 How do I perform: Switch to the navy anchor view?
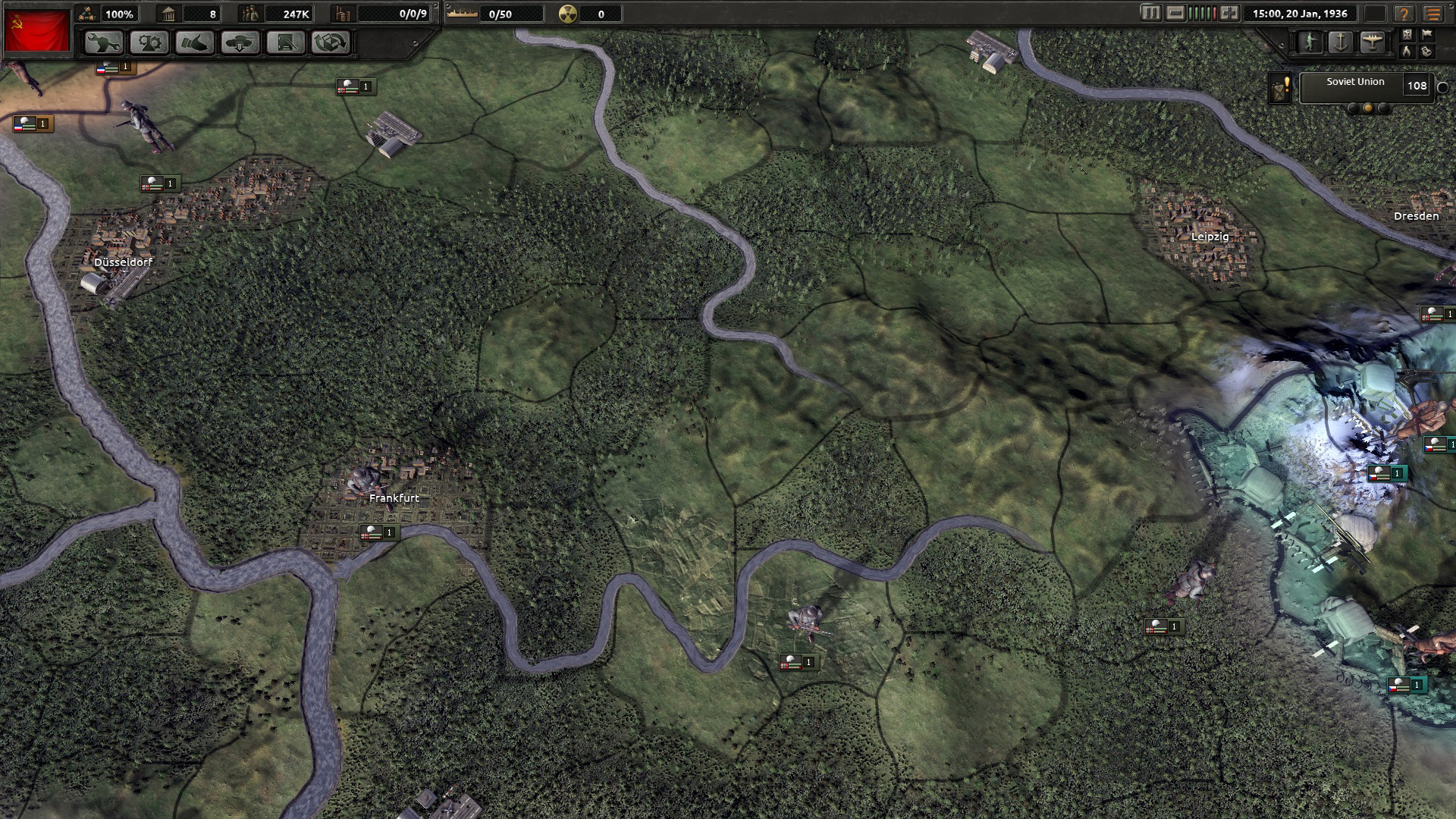point(1341,42)
